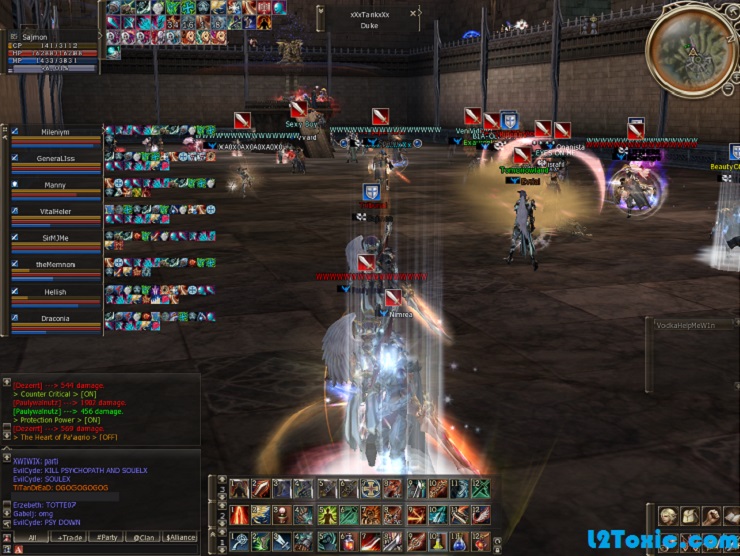The width and height of the screenshot is (740, 556).
Task: Switch to the #Party chat tab
Action: point(106,537)
